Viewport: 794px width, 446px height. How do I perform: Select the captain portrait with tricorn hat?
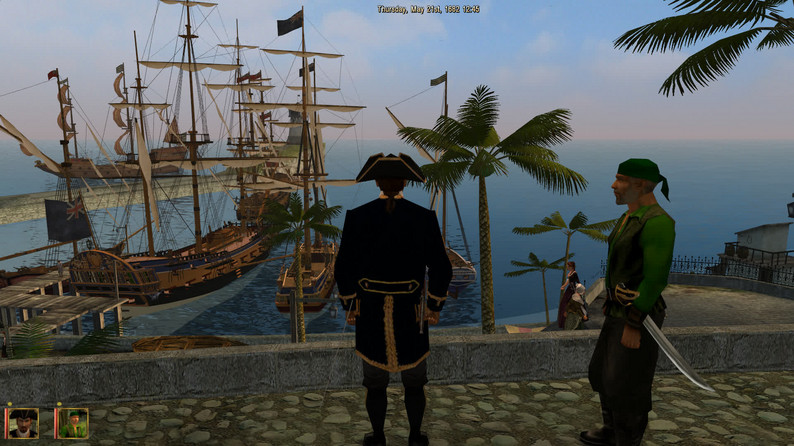(23, 422)
